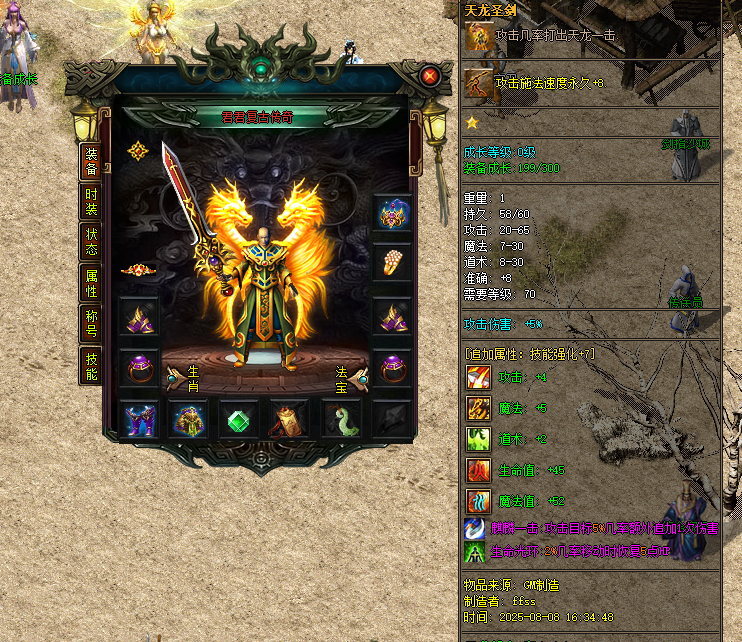Select the 属性 attributes tab
Screen dimensions: 742x642
pos(91,283)
